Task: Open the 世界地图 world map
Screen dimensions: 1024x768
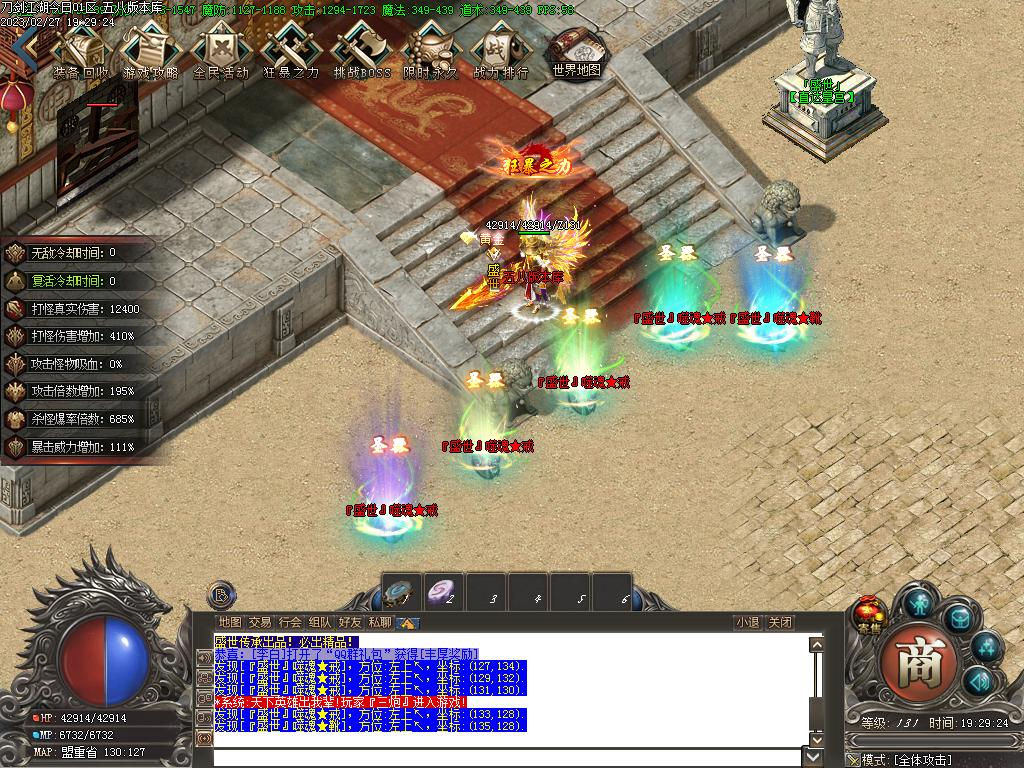Action: coord(577,48)
